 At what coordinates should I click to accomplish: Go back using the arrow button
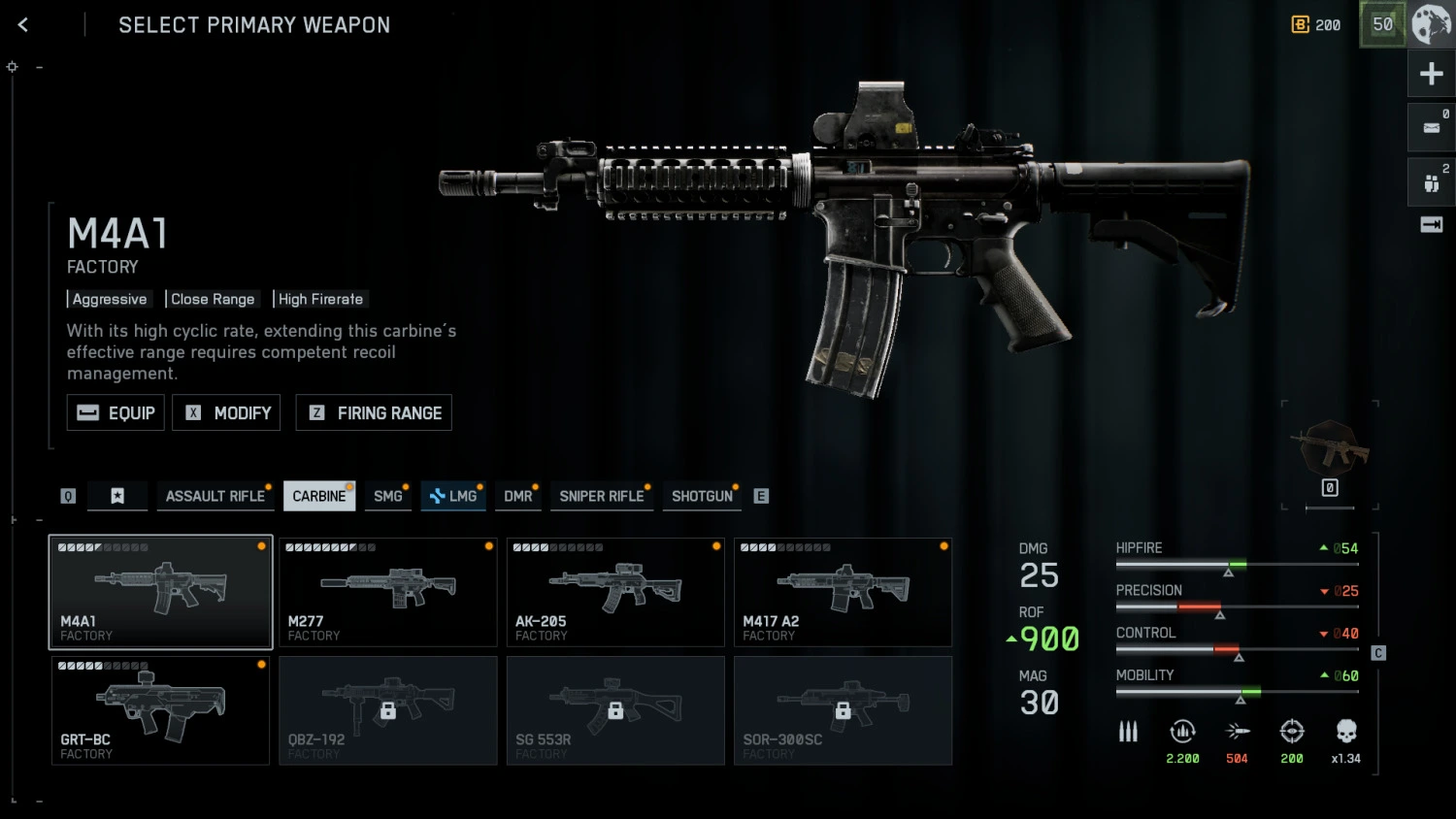pyautogui.click(x=23, y=25)
